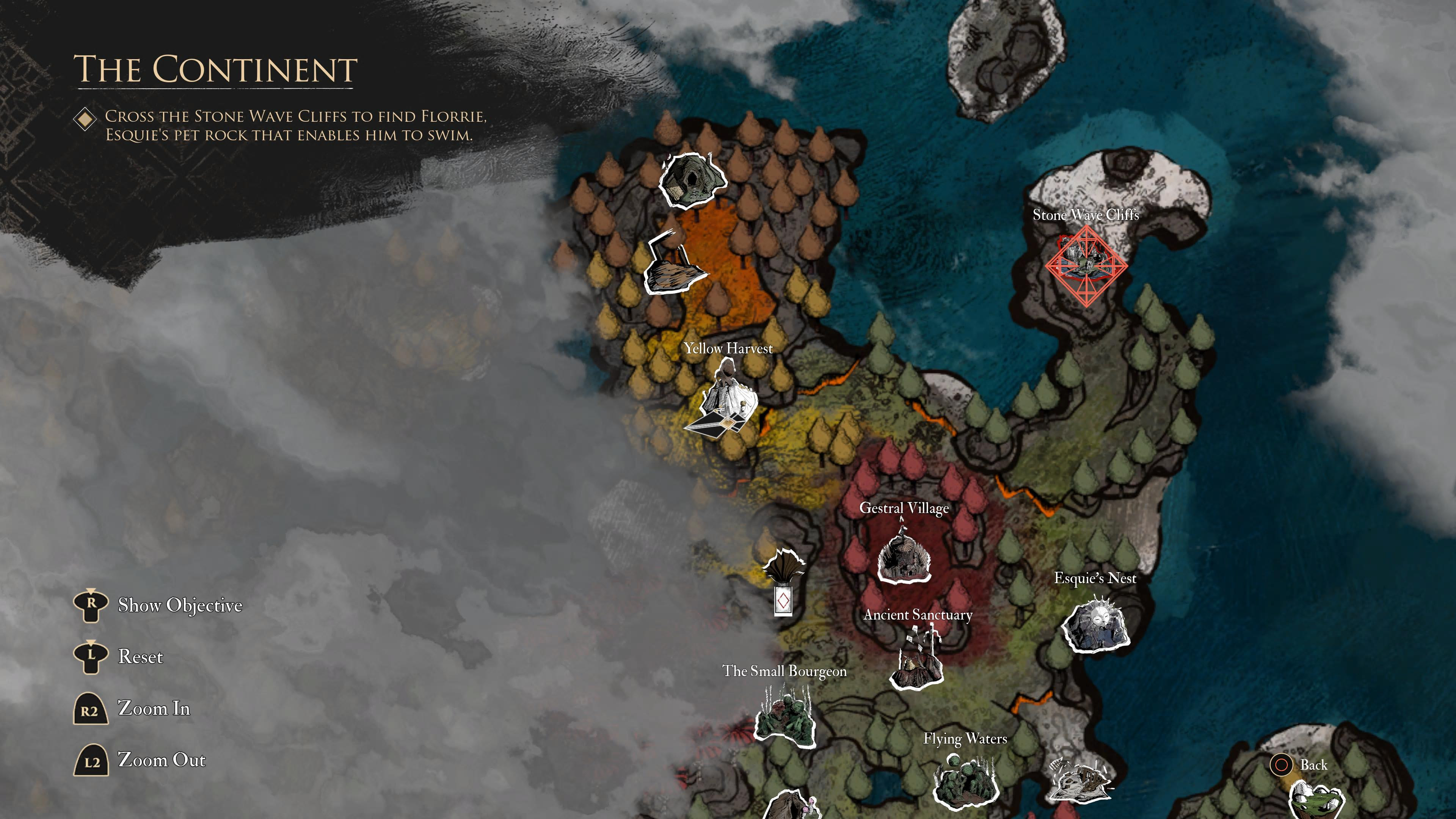Click the Florrie objective text
Screen dimensions: 1456x819
tap(295, 126)
